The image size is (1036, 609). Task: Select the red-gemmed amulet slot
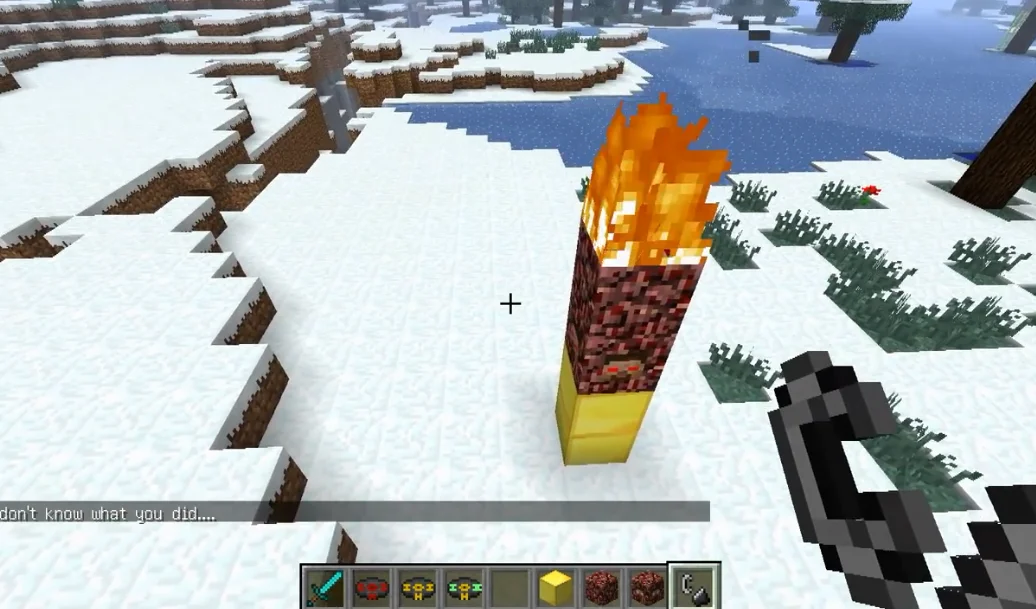coord(371,588)
